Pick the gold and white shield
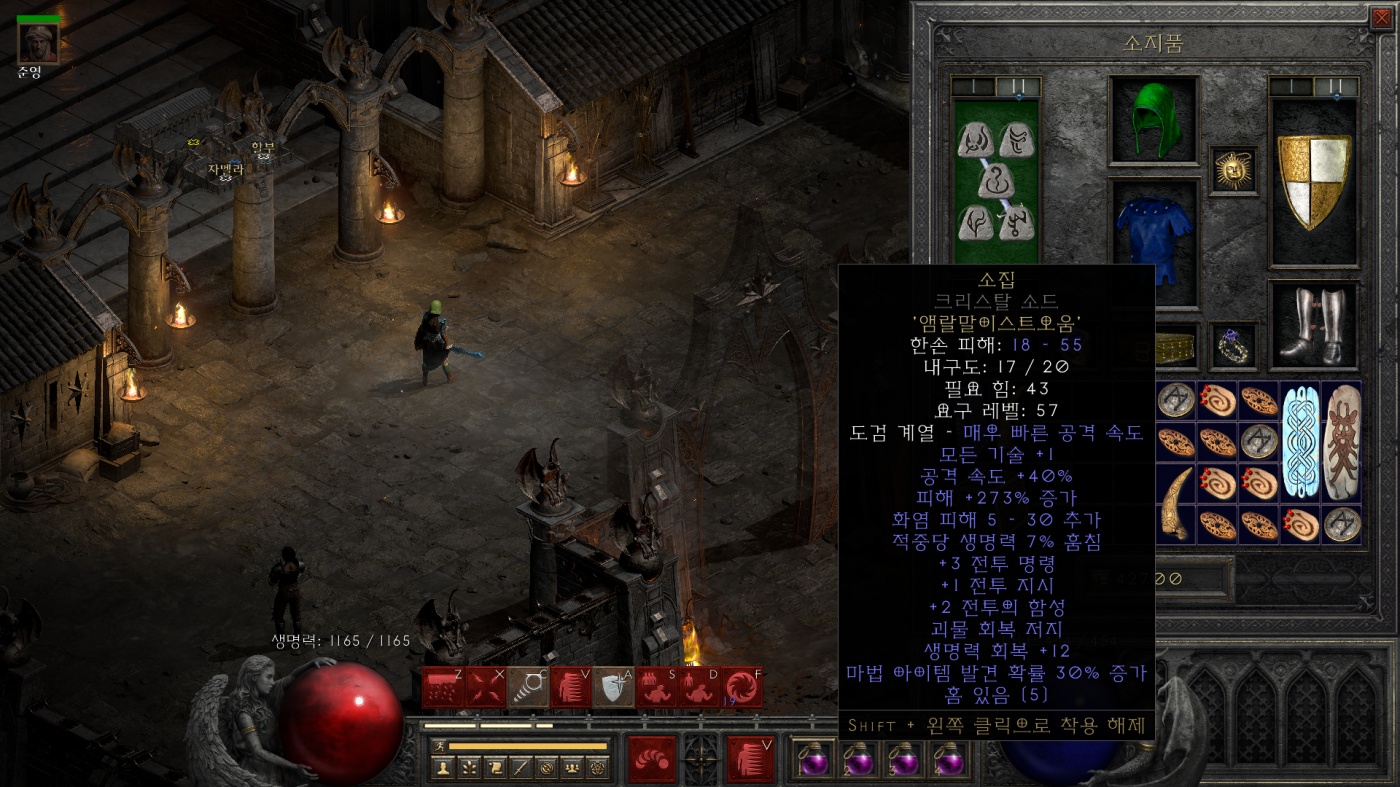 pos(1313,181)
